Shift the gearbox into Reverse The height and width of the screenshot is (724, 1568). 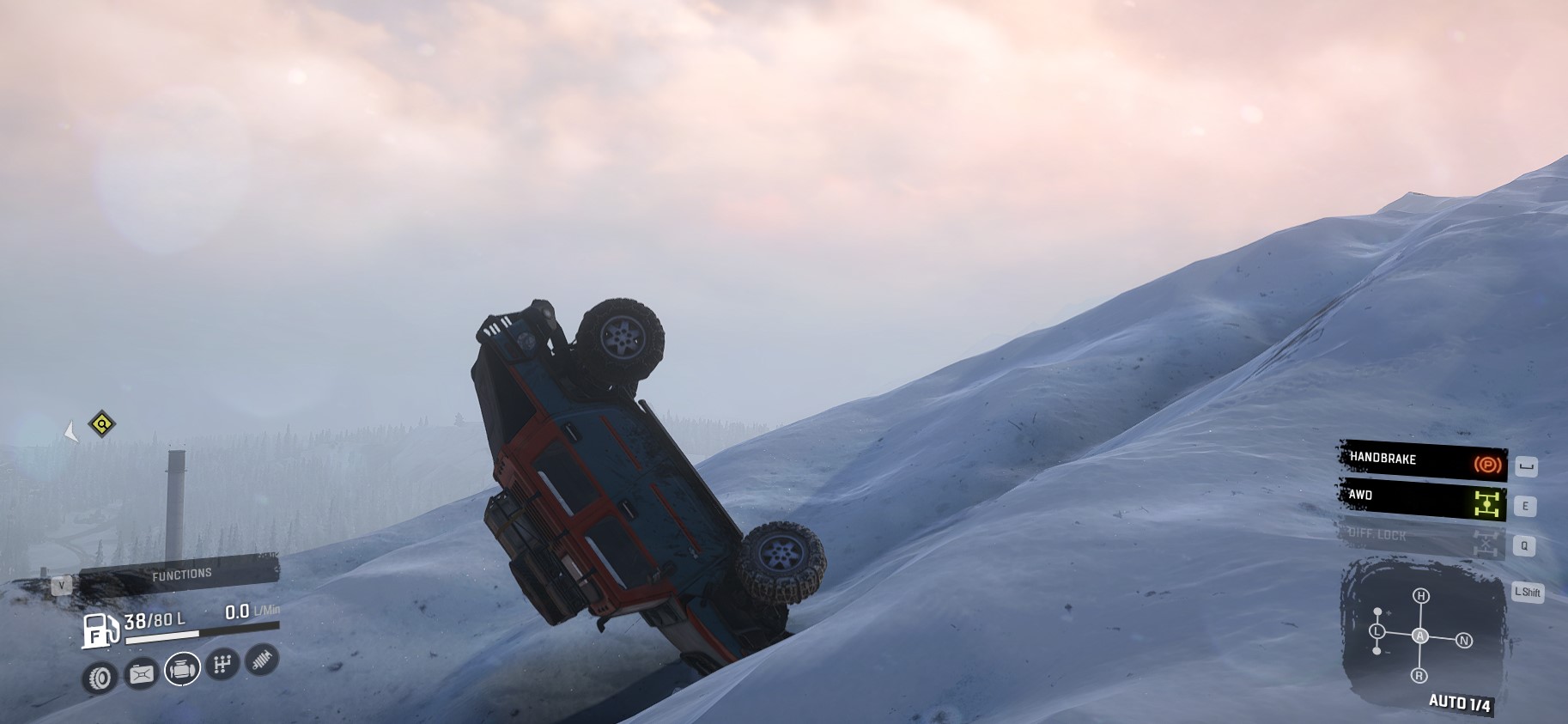coord(1419,676)
